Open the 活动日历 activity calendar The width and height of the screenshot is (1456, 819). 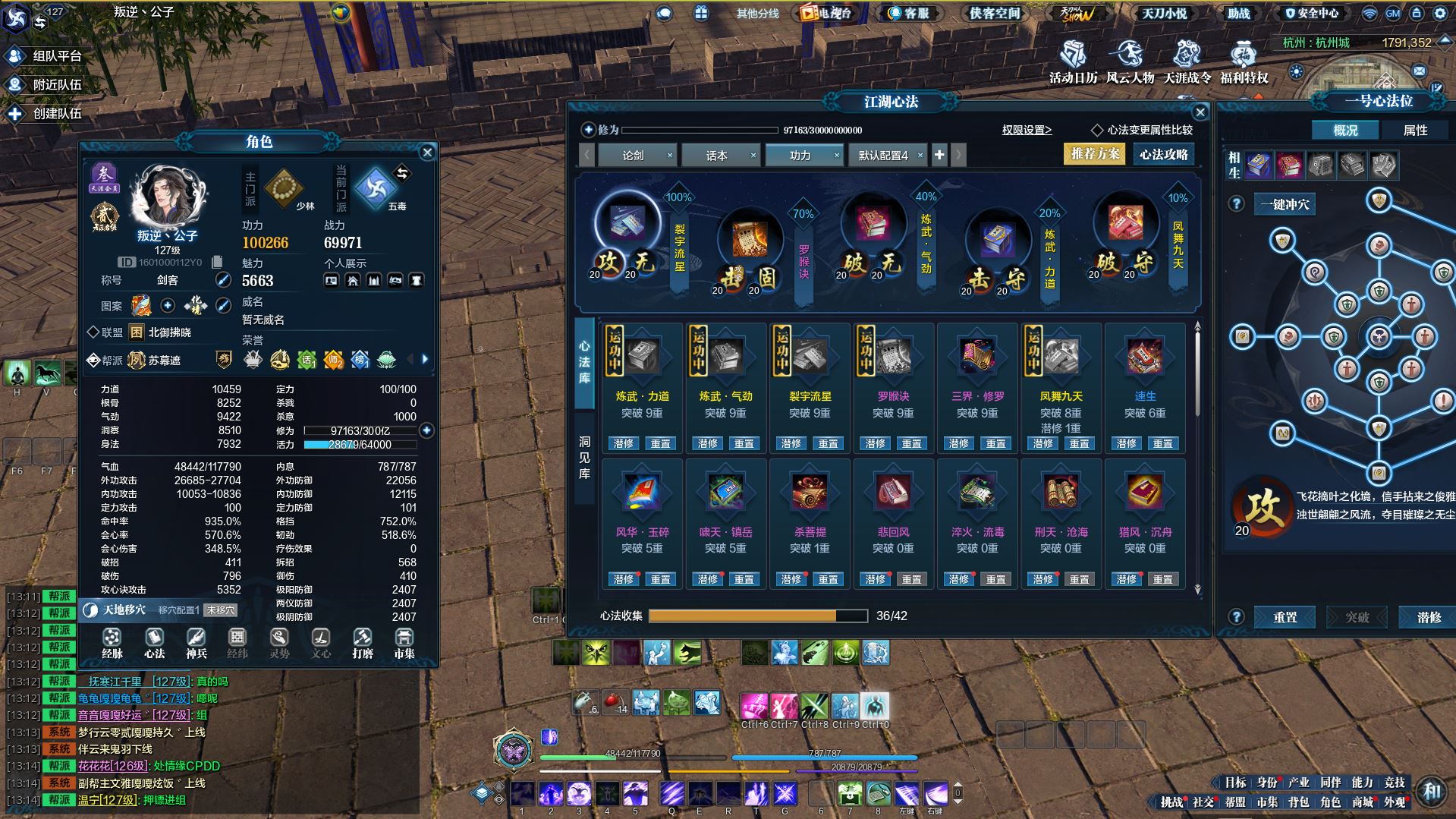pos(1073,62)
